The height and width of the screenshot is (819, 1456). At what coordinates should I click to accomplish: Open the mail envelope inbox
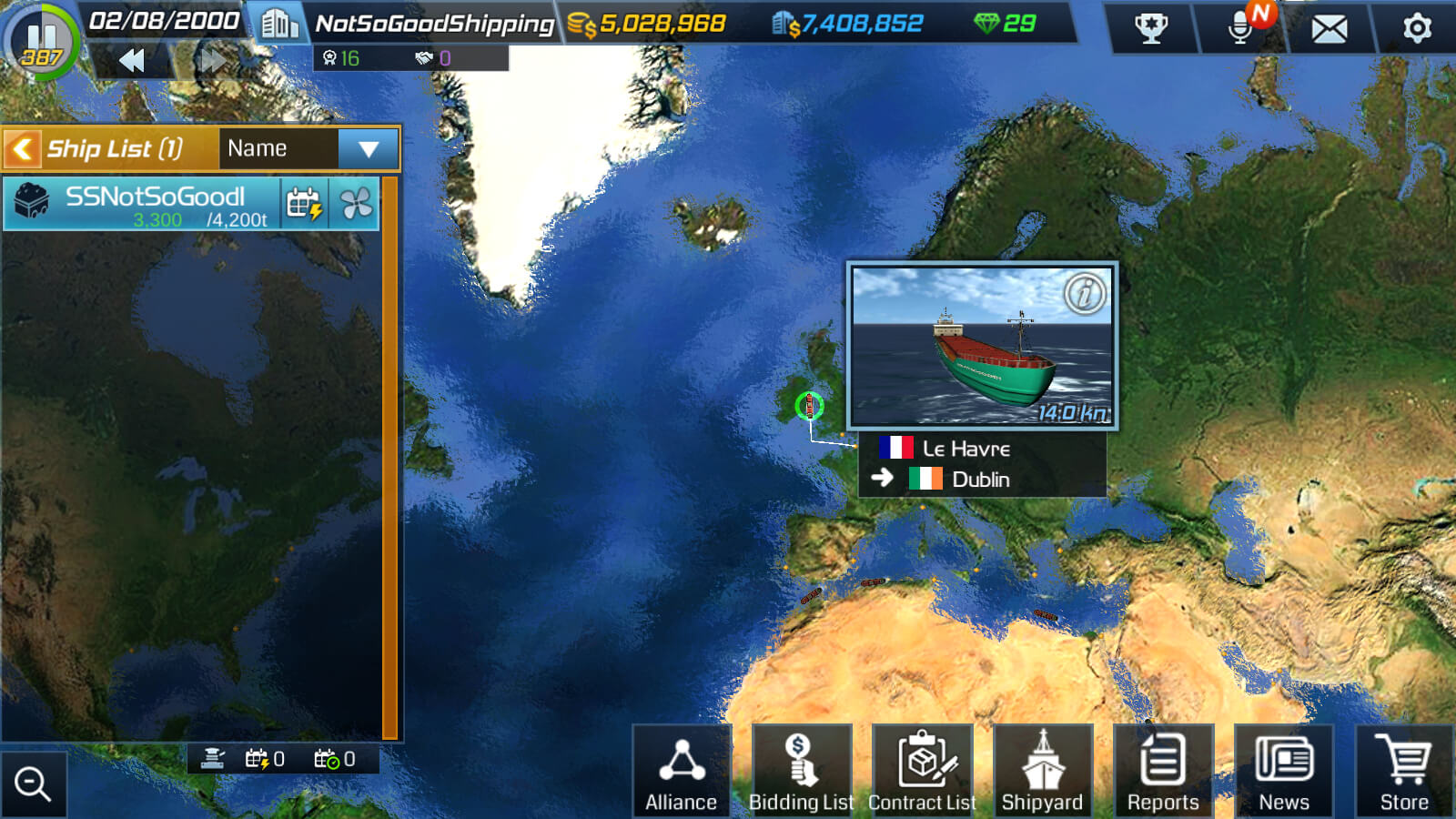pos(1329,29)
